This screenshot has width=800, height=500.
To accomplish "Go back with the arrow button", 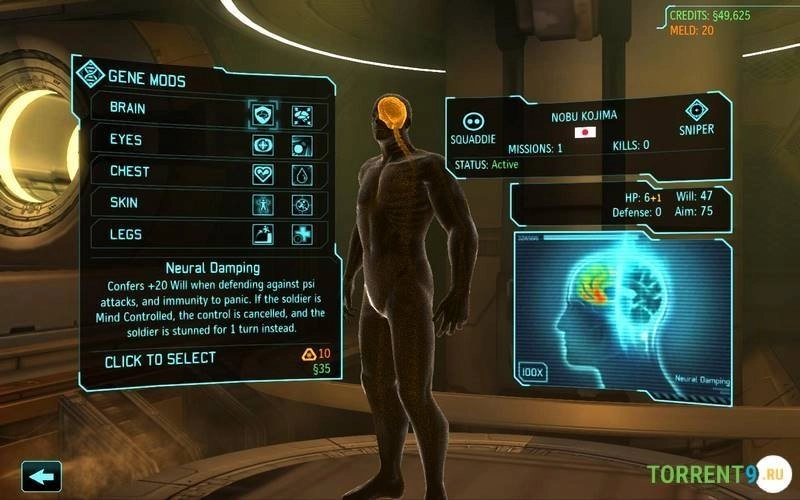I will point(41,476).
